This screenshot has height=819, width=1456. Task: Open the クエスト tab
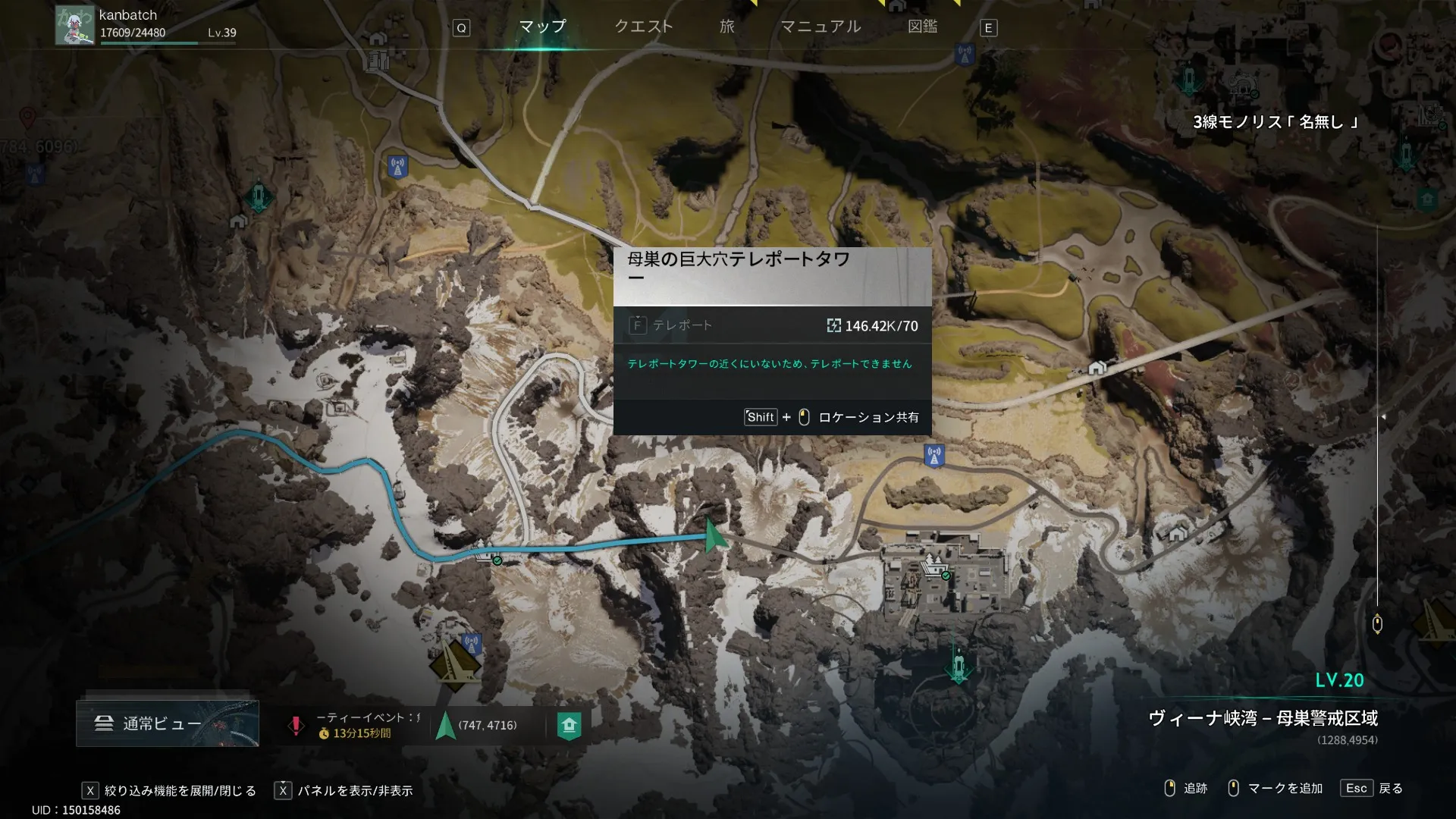pos(643,27)
